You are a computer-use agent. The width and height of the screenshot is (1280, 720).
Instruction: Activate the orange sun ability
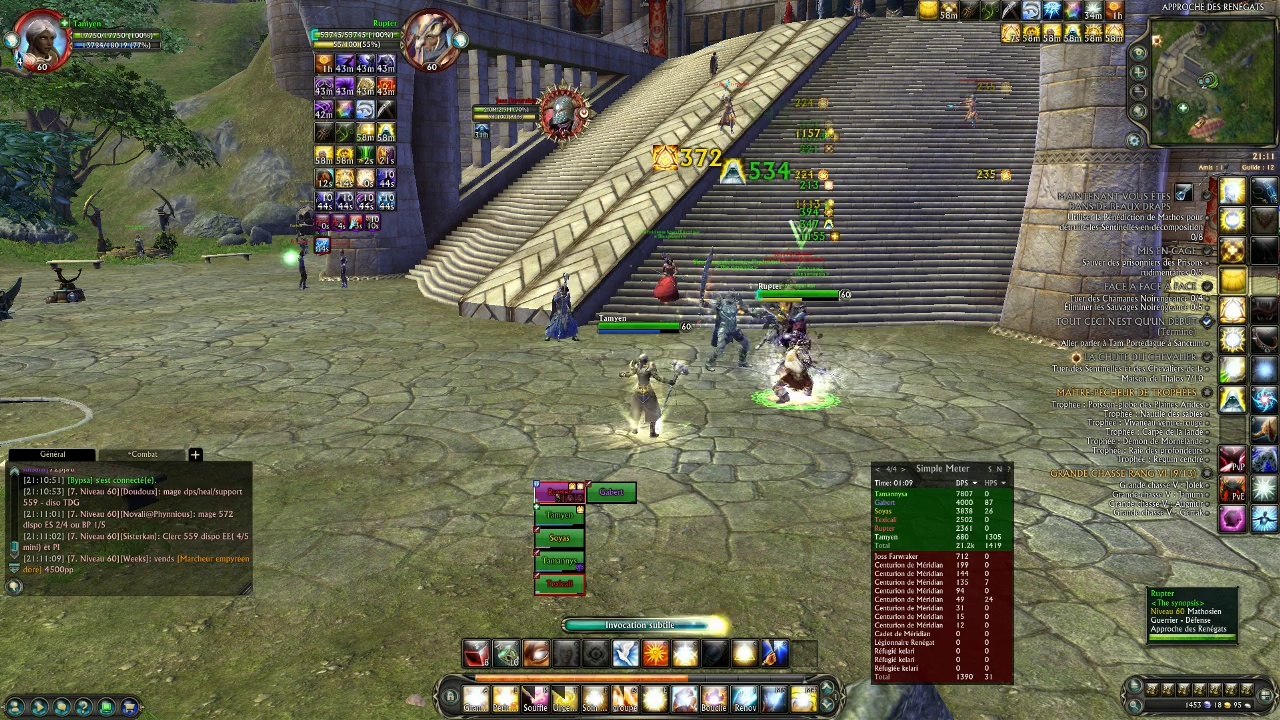[x=655, y=654]
